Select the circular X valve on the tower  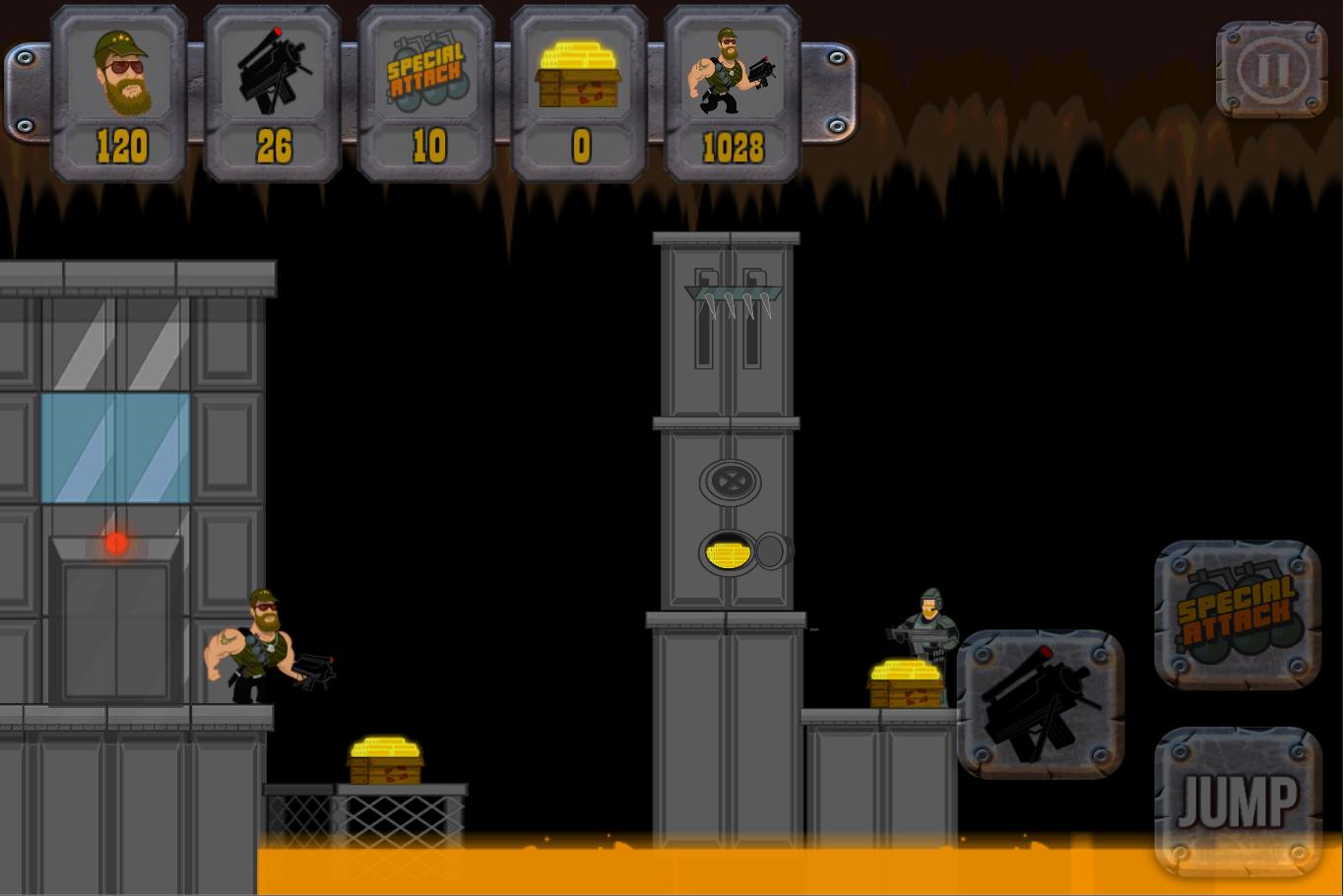pos(729,482)
